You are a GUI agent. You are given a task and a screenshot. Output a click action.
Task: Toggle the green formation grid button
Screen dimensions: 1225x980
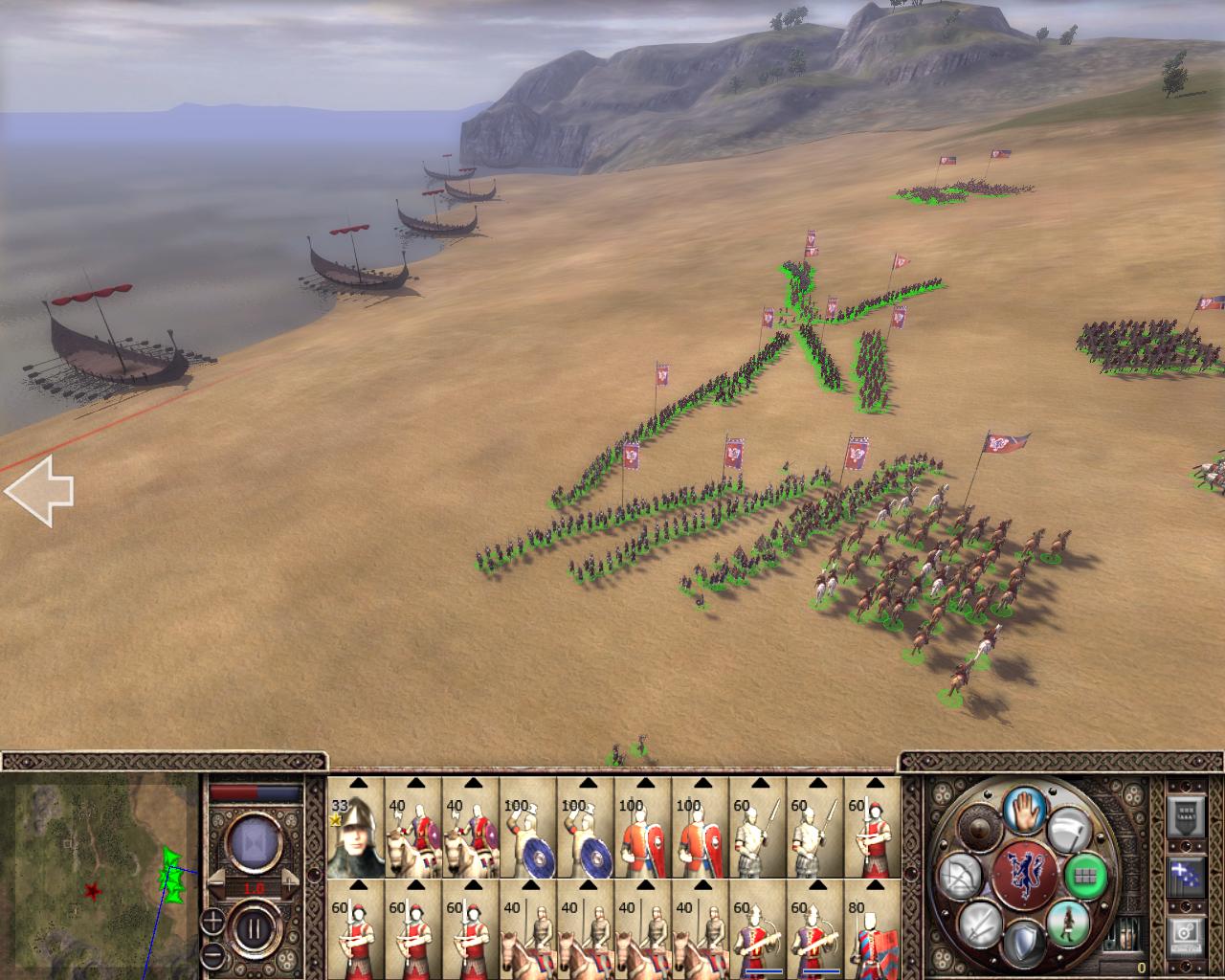[1085, 874]
